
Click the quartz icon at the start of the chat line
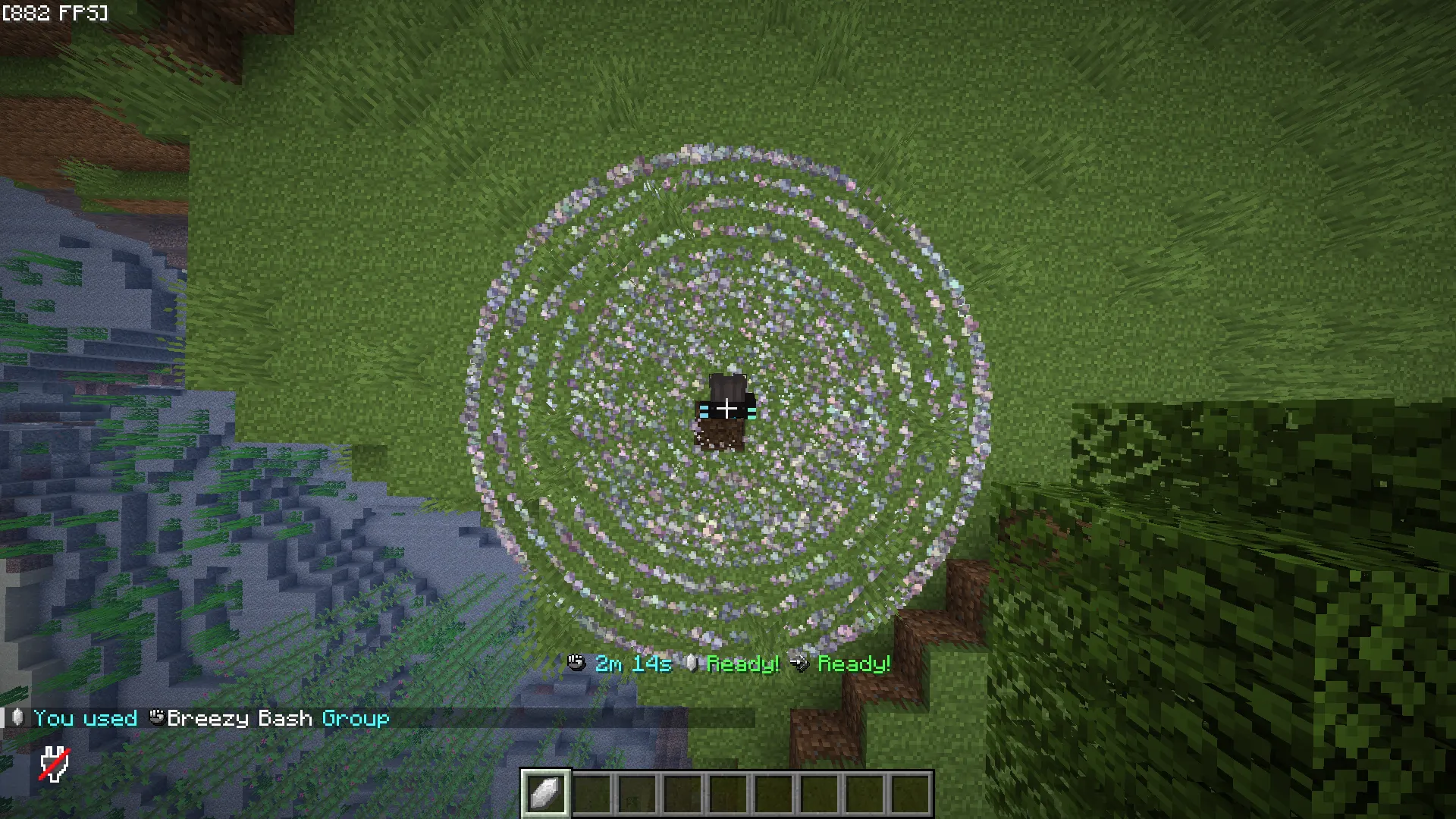coord(17,718)
